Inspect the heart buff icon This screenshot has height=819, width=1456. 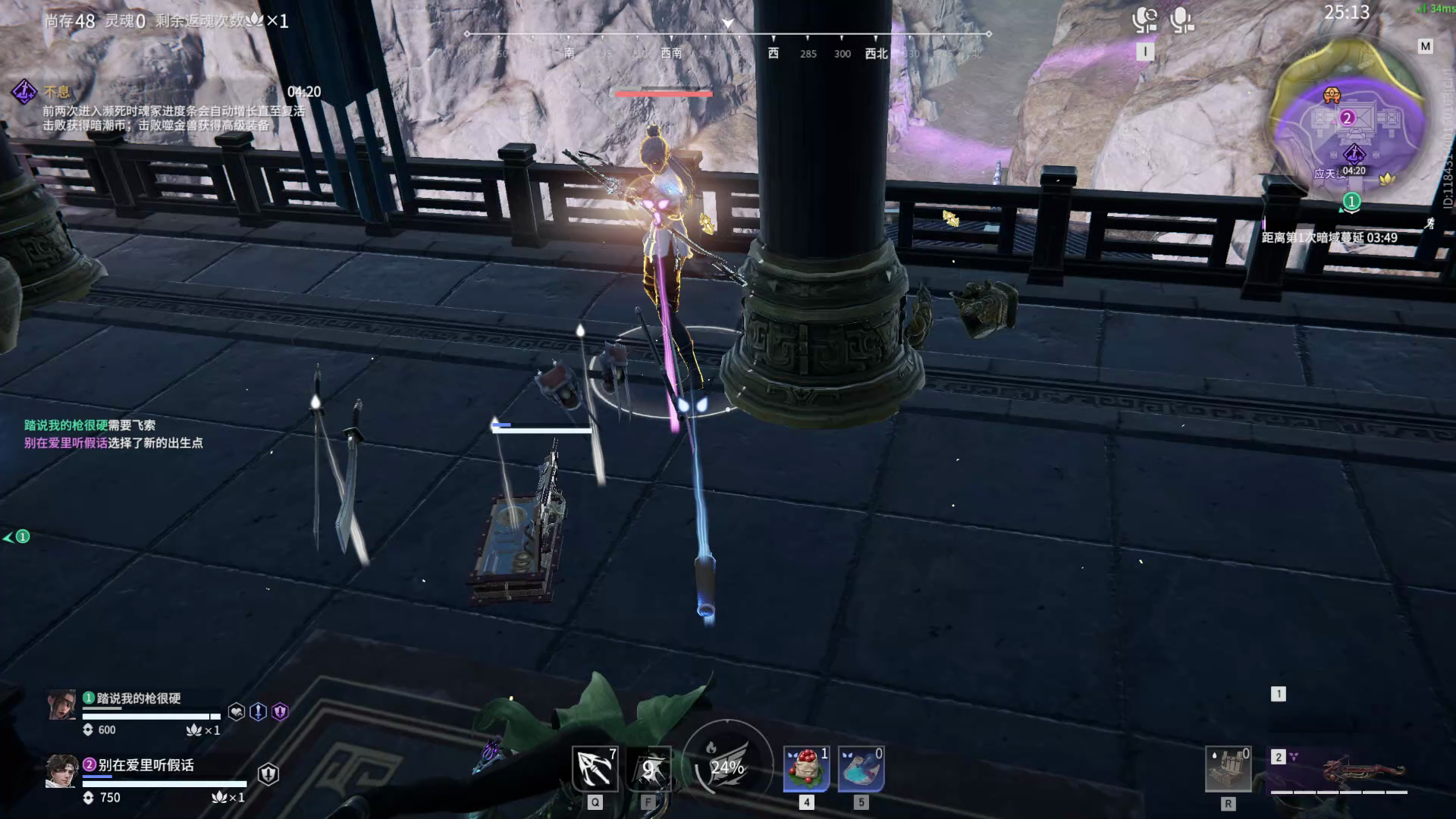[x=237, y=711]
